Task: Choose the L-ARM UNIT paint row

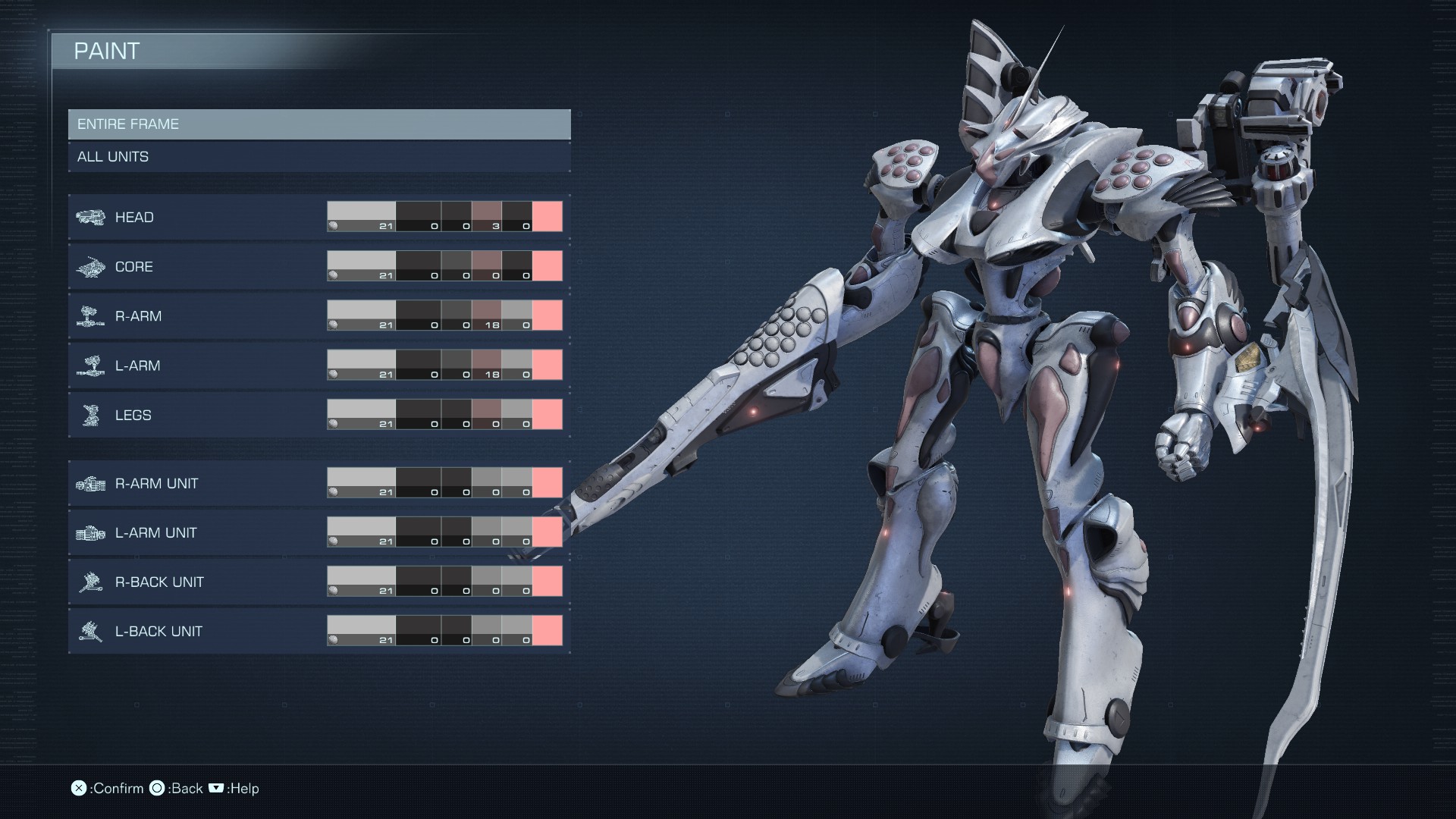Action: pos(197,532)
